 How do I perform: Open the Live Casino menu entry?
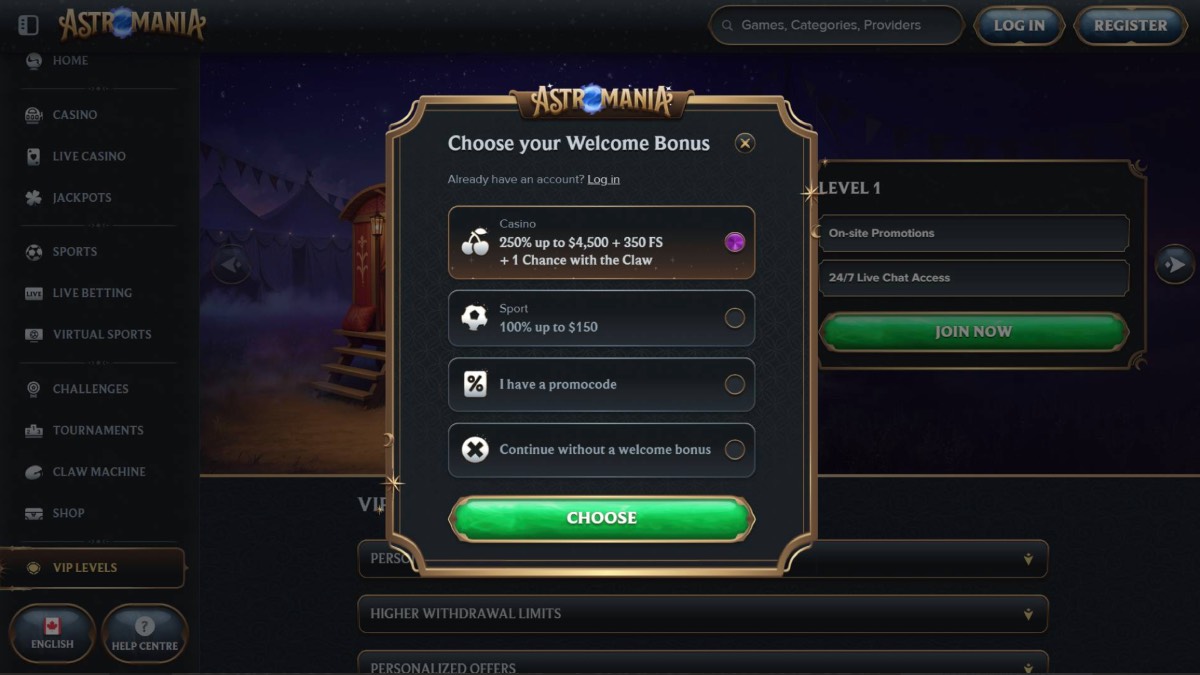[89, 156]
